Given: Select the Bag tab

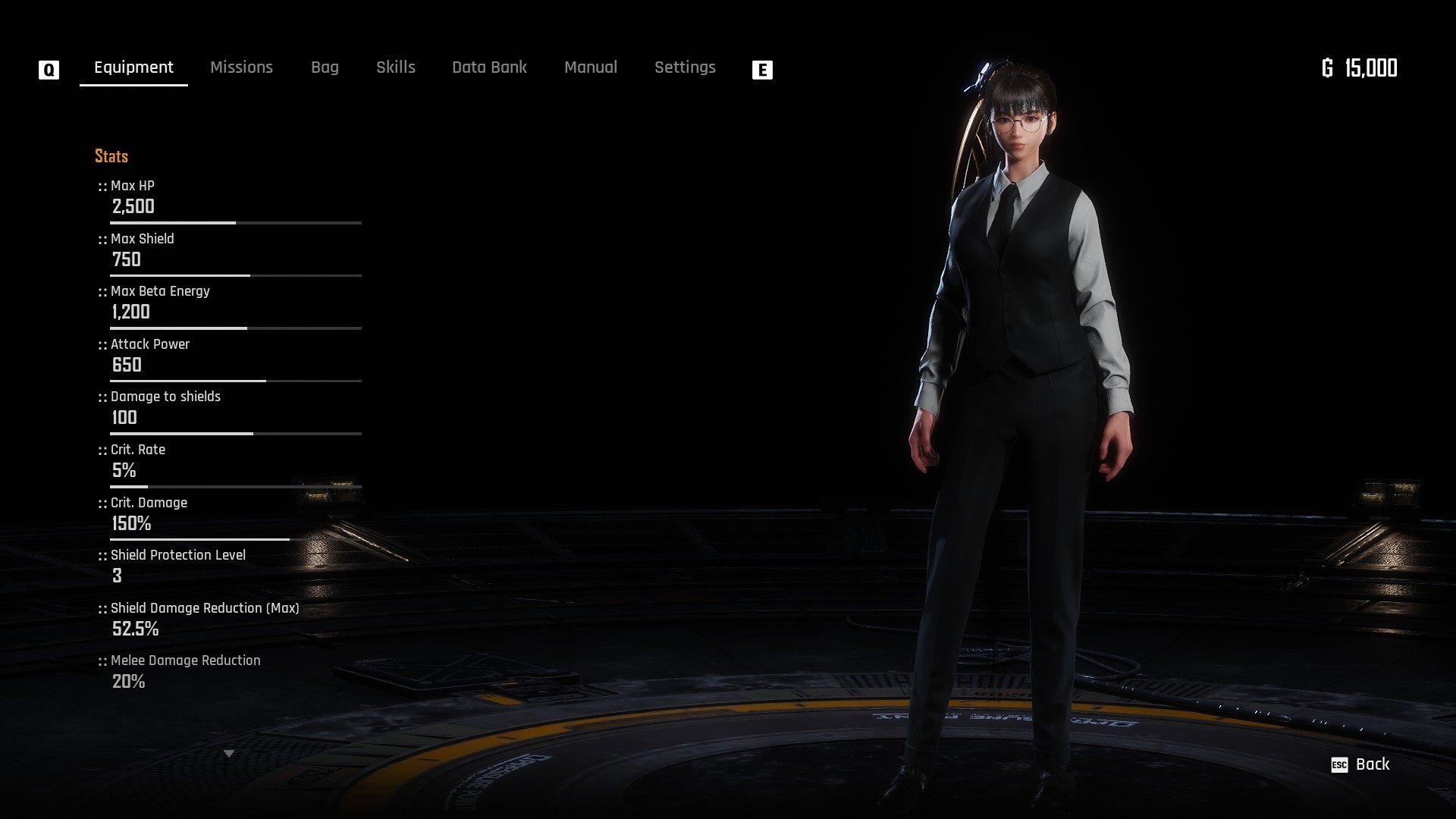Looking at the screenshot, I should pos(325,67).
